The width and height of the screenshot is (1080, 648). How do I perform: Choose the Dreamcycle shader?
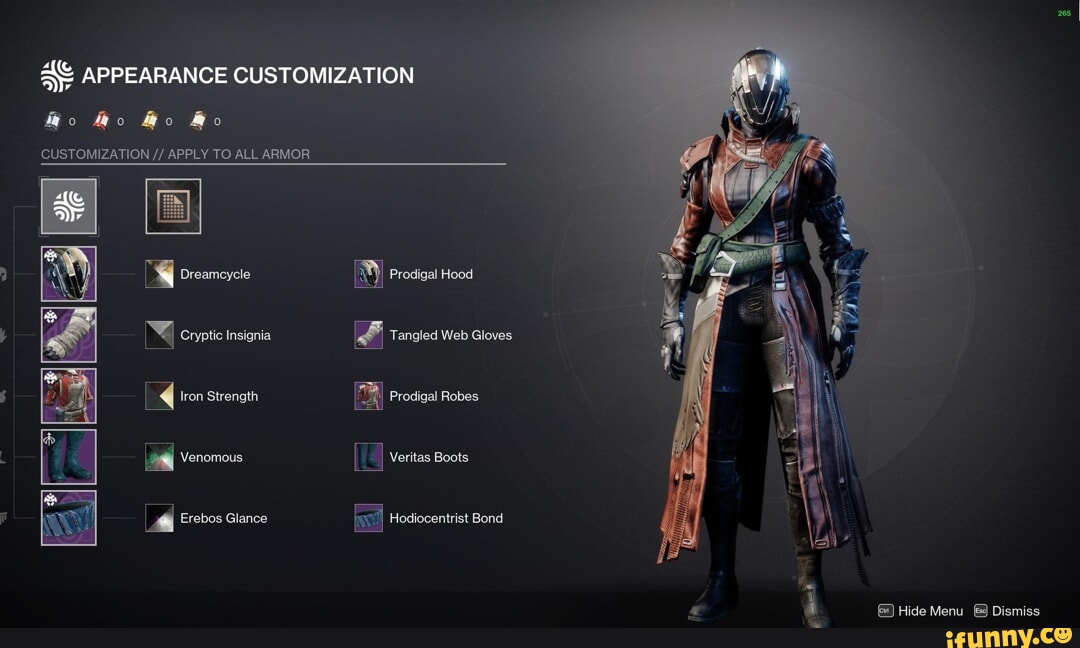tap(159, 274)
